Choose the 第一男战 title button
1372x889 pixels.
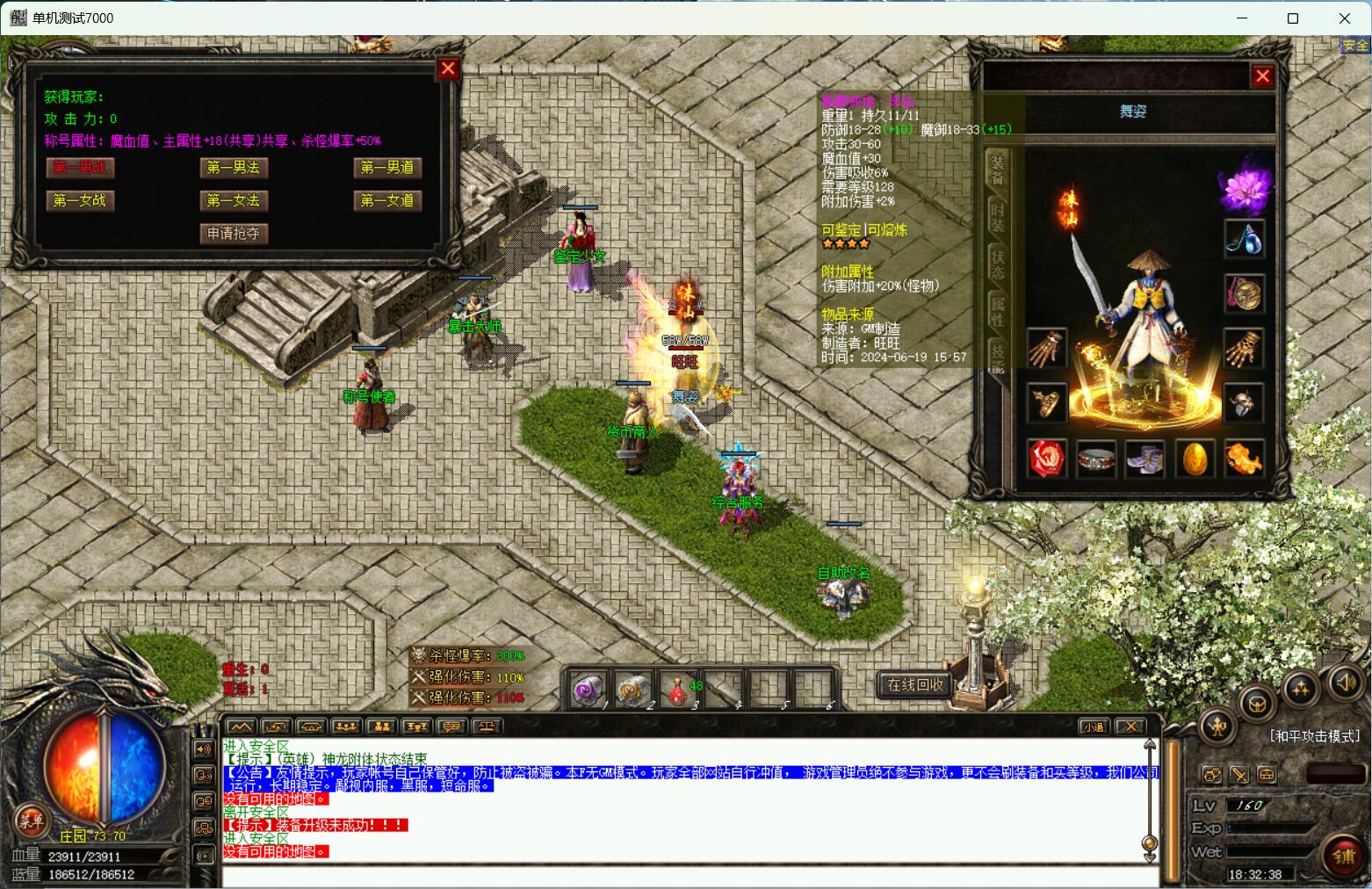[x=80, y=167]
